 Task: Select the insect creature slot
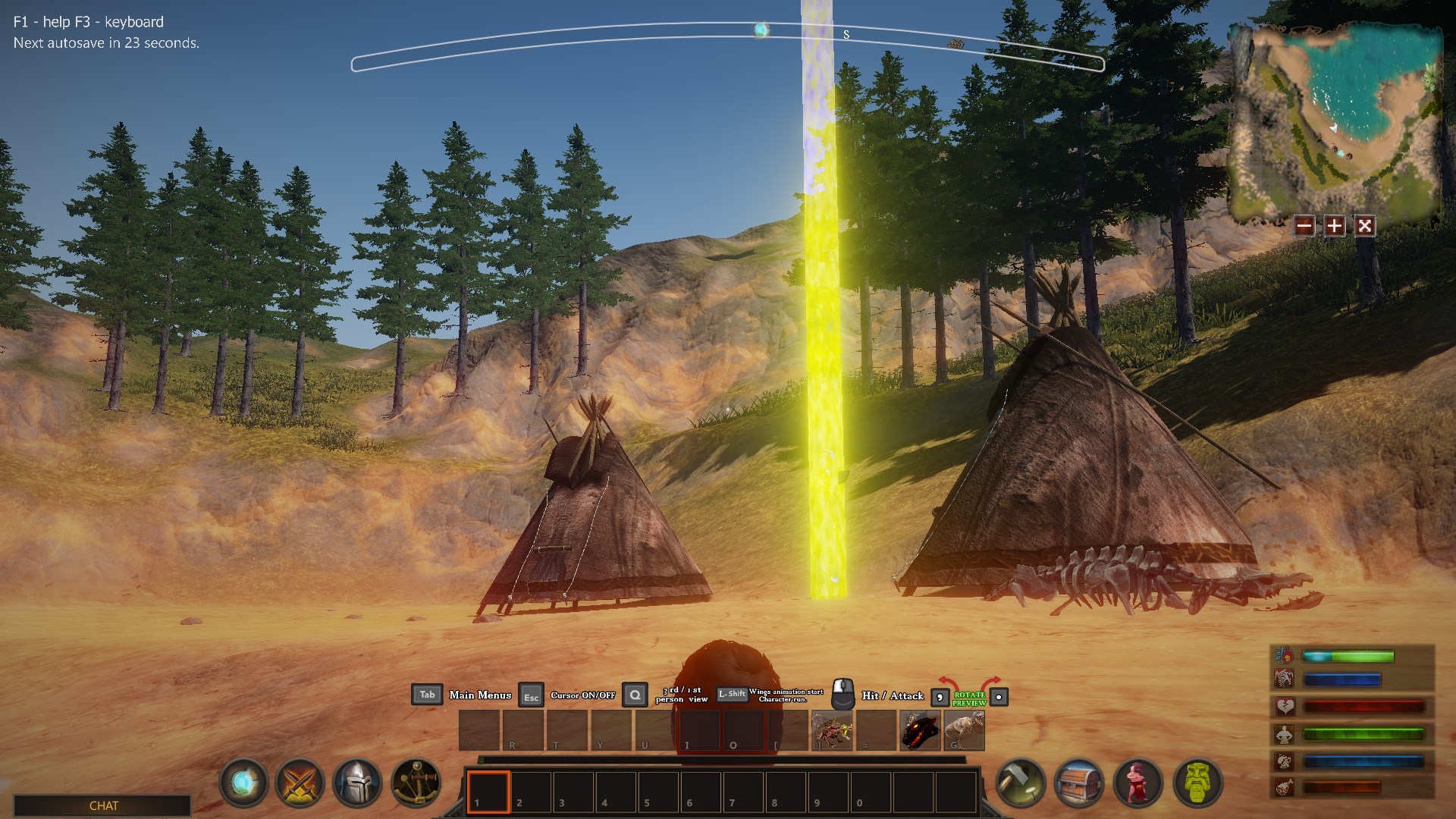point(832,730)
